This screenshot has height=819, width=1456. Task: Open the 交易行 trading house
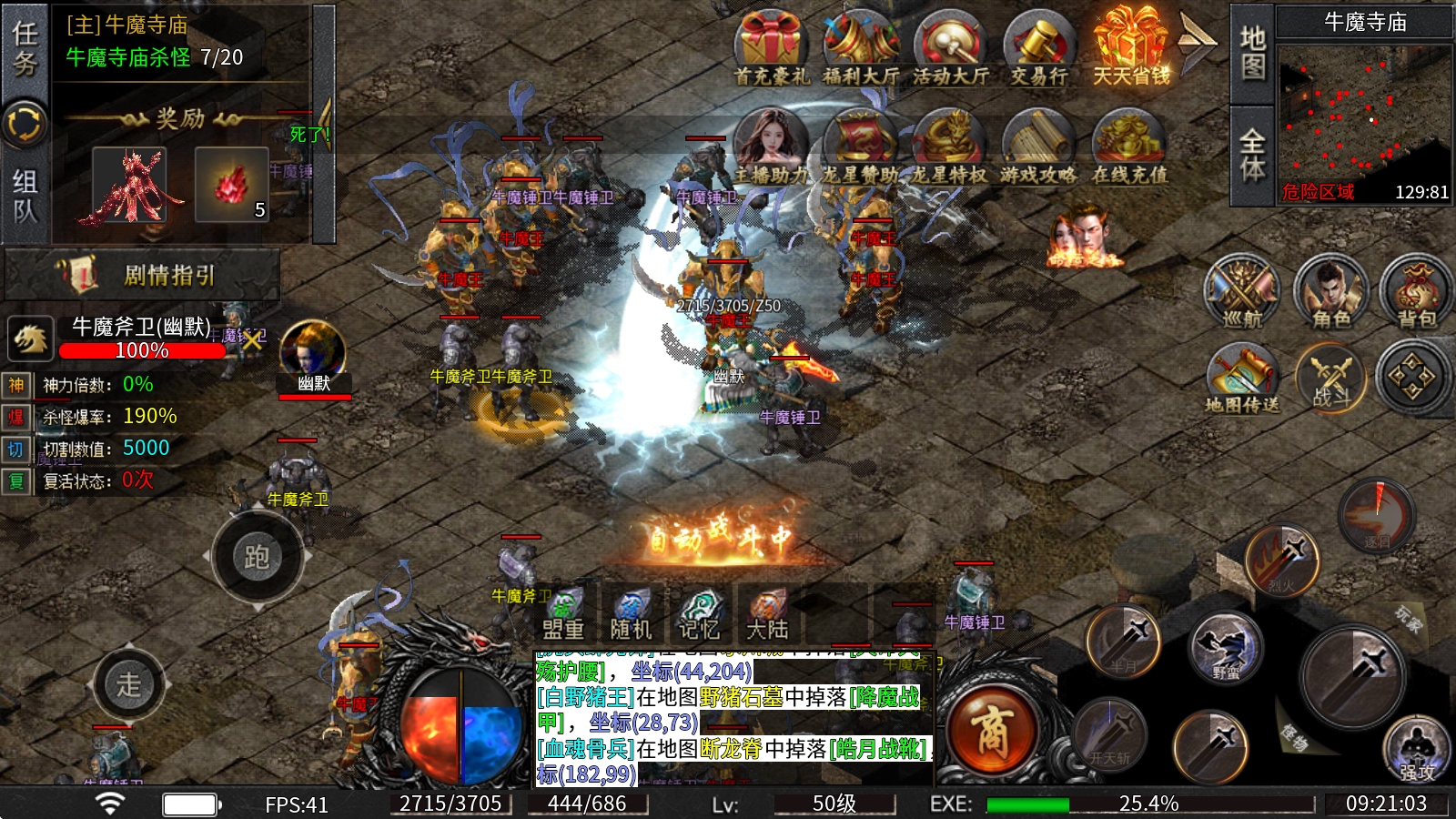pyautogui.click(x=1038, y=47)
